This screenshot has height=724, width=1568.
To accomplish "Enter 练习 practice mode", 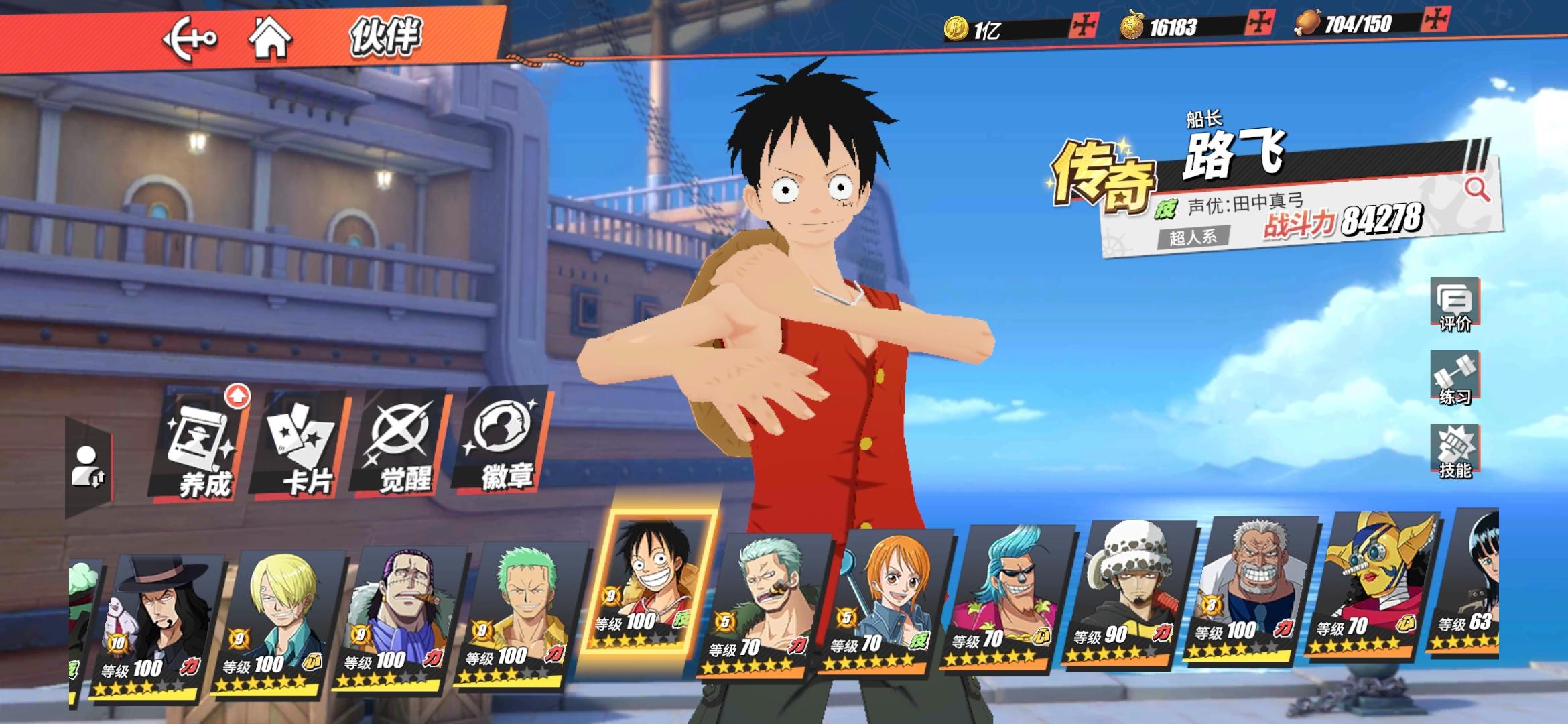I will point(1454,378).
